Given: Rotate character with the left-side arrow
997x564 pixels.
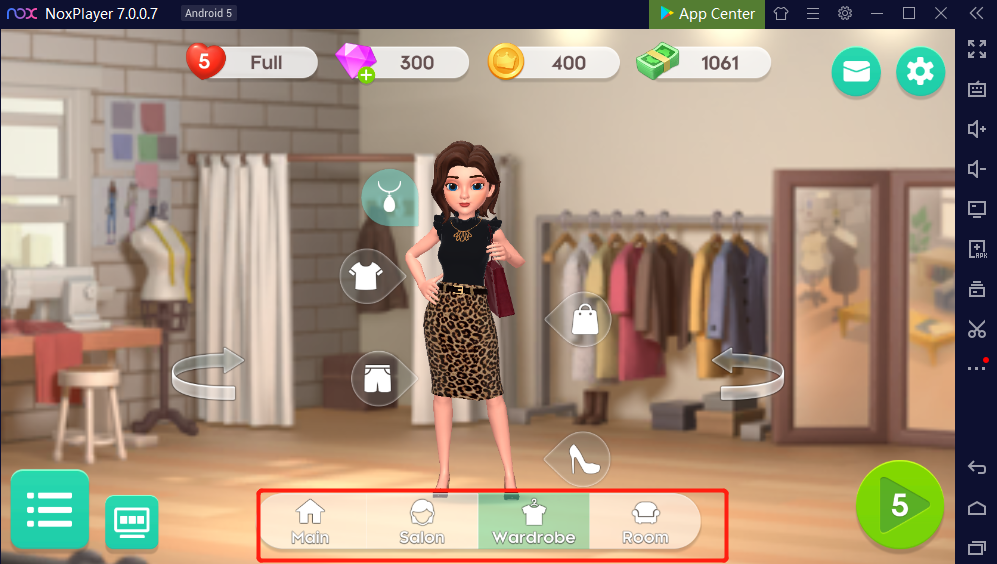Looking at the screenshot, I should [208, 375].
